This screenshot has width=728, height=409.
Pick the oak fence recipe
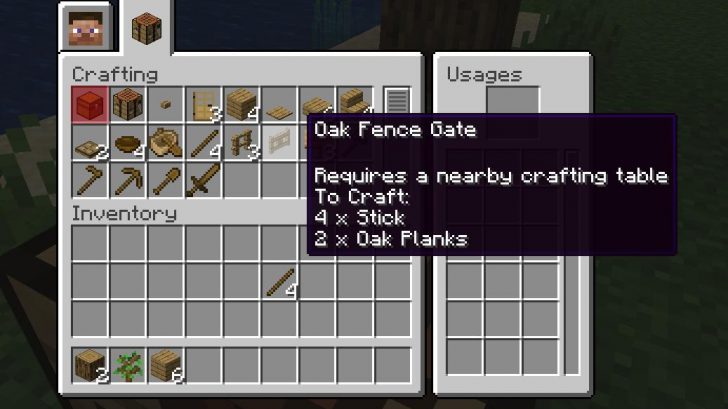click(x=242, y=143)
